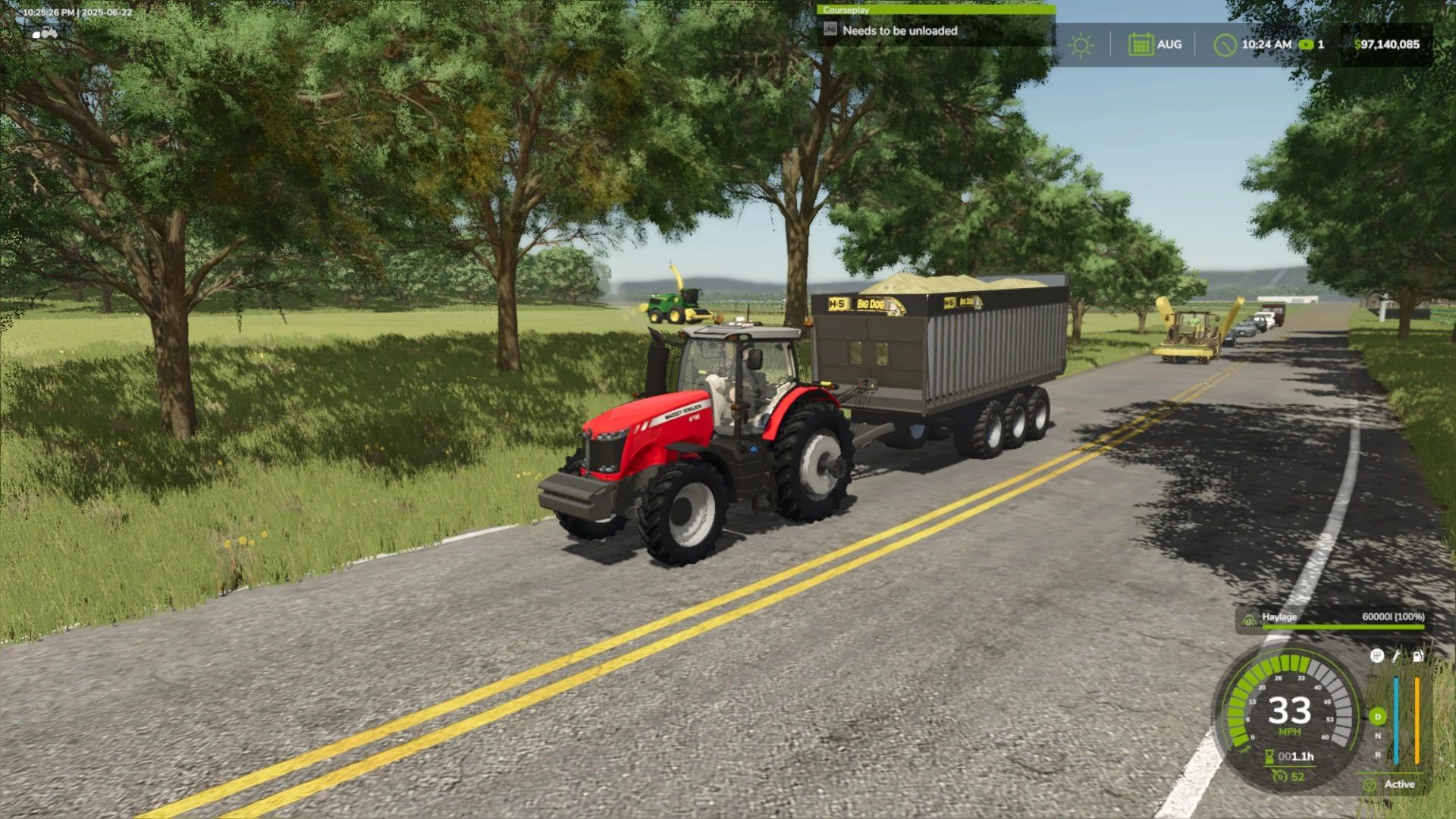Switch to the N neutral gear indicator

click(x=1377, y=736)
